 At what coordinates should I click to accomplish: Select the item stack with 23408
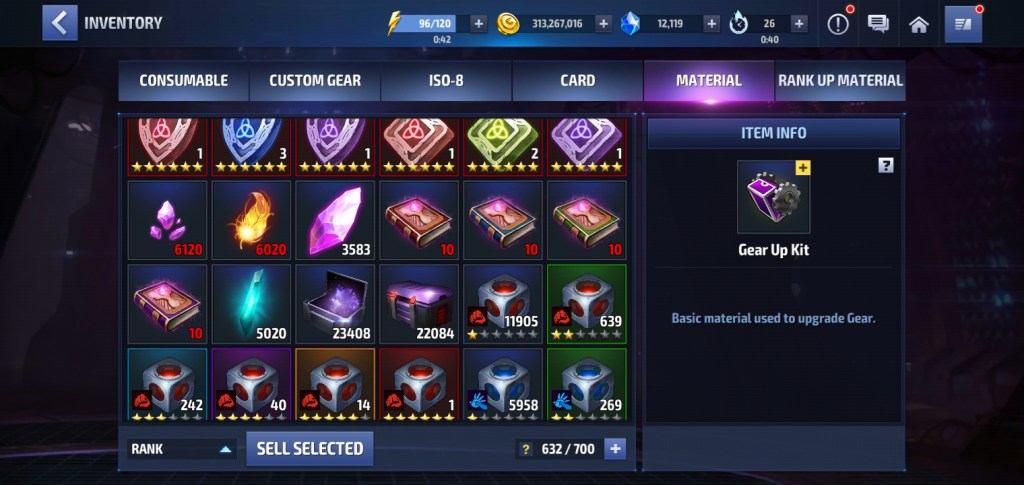tap(335, 304)
